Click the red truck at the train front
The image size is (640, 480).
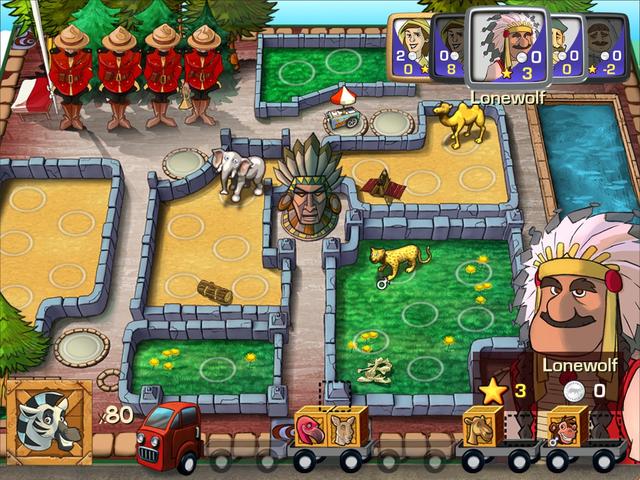(165, 438)
